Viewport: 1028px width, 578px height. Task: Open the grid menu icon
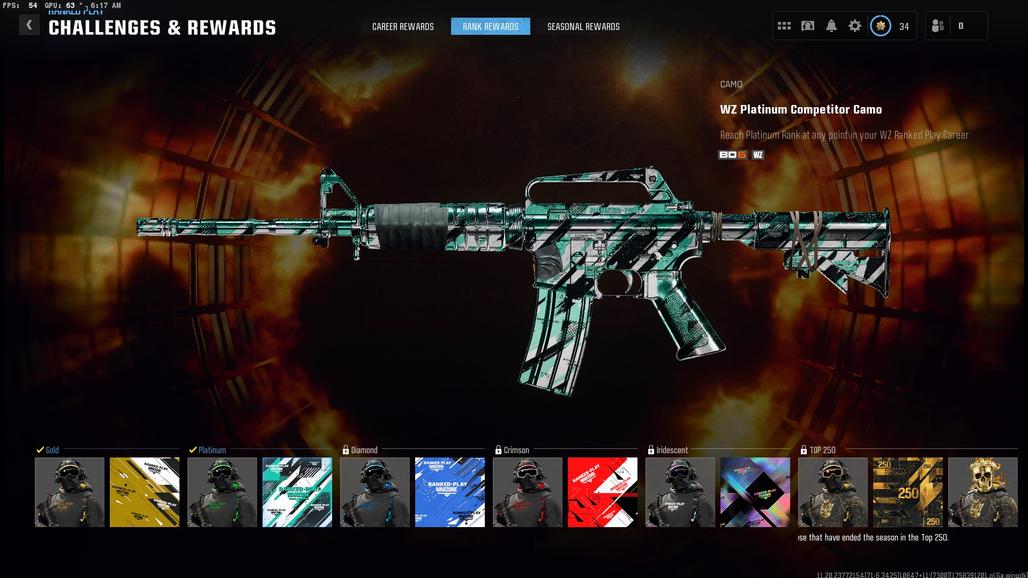[x=784, y=26]
